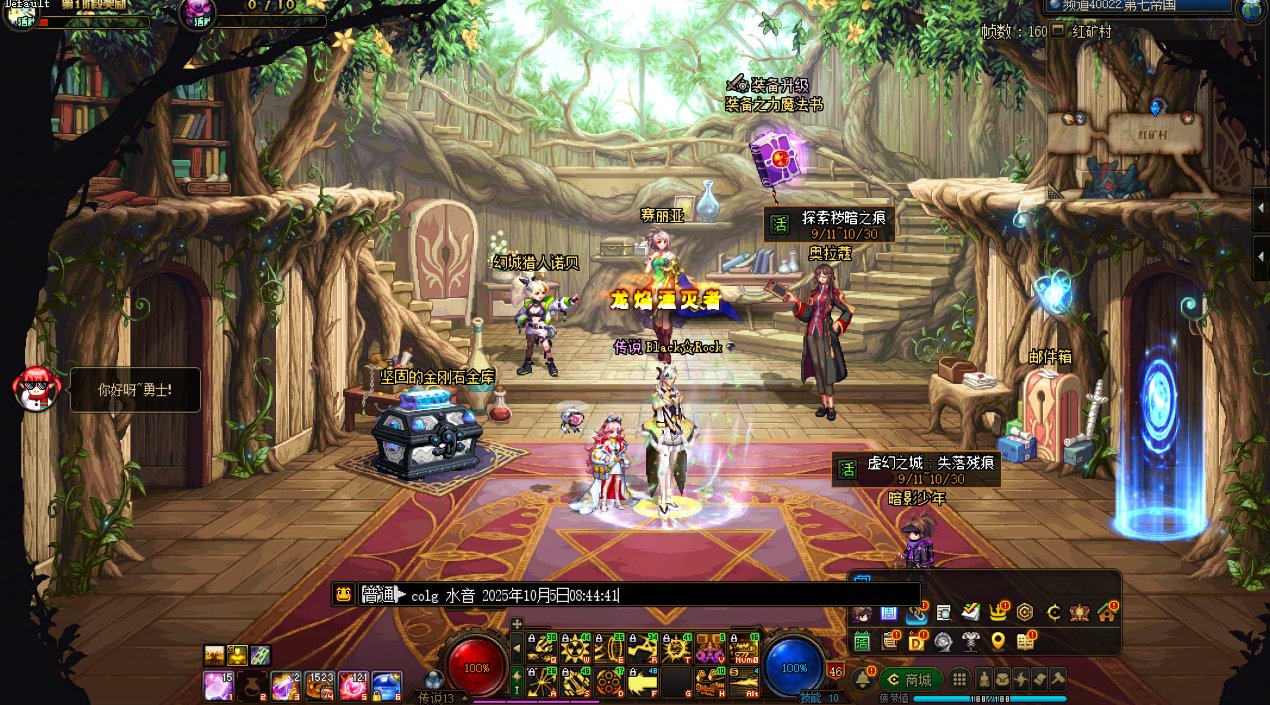Open the checklist with green checkmark icon
The image size is (1270, 705).
pyautogui.click(x=970, y=612)
